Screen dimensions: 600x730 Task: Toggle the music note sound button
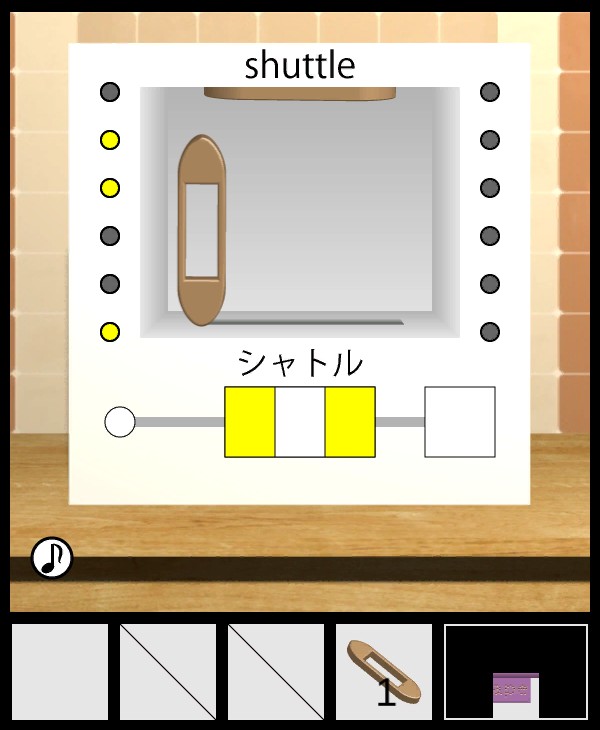[51, 558]
